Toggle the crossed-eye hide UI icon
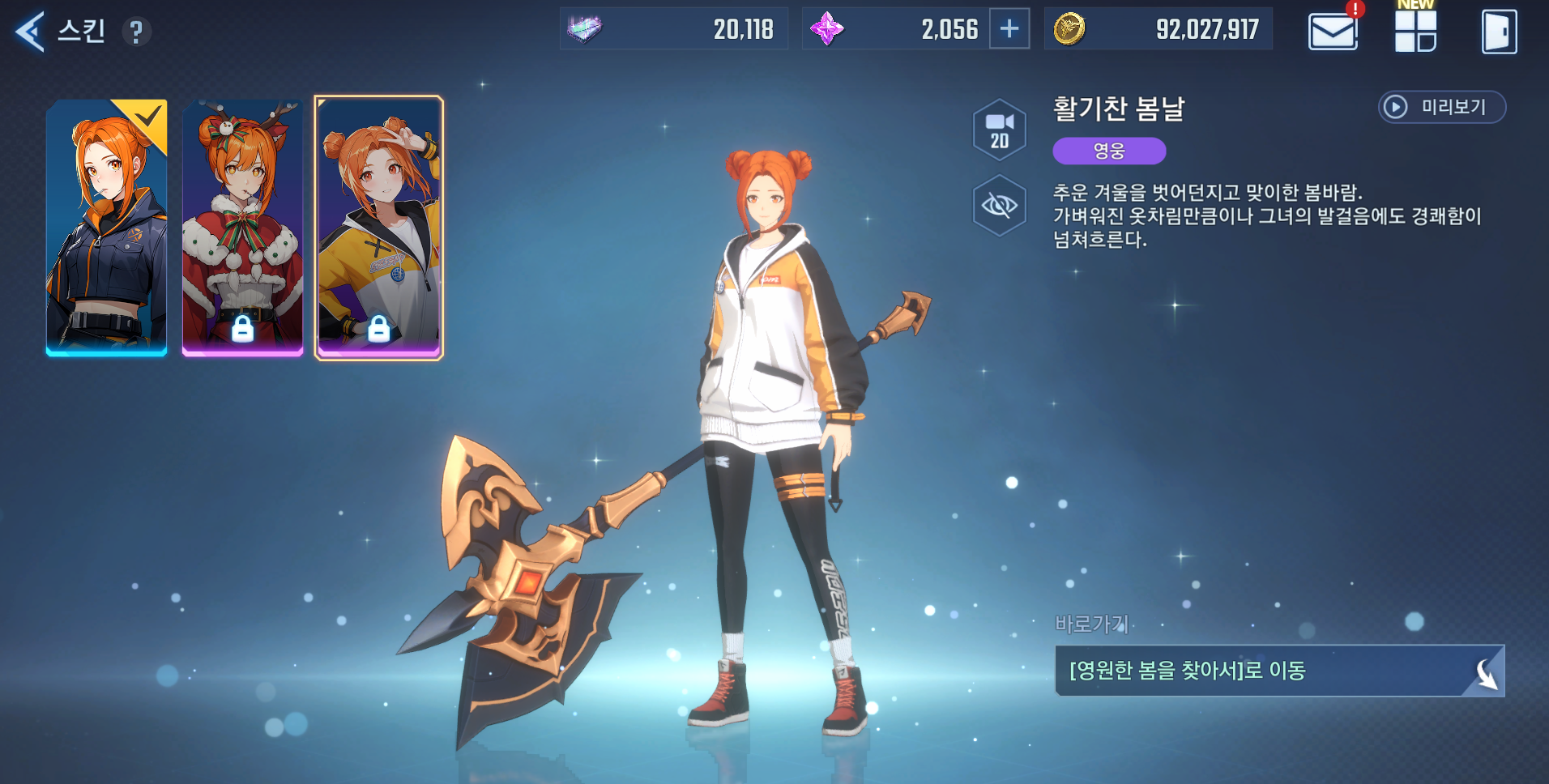The image size is (1549, 784). click(1000, 206)
